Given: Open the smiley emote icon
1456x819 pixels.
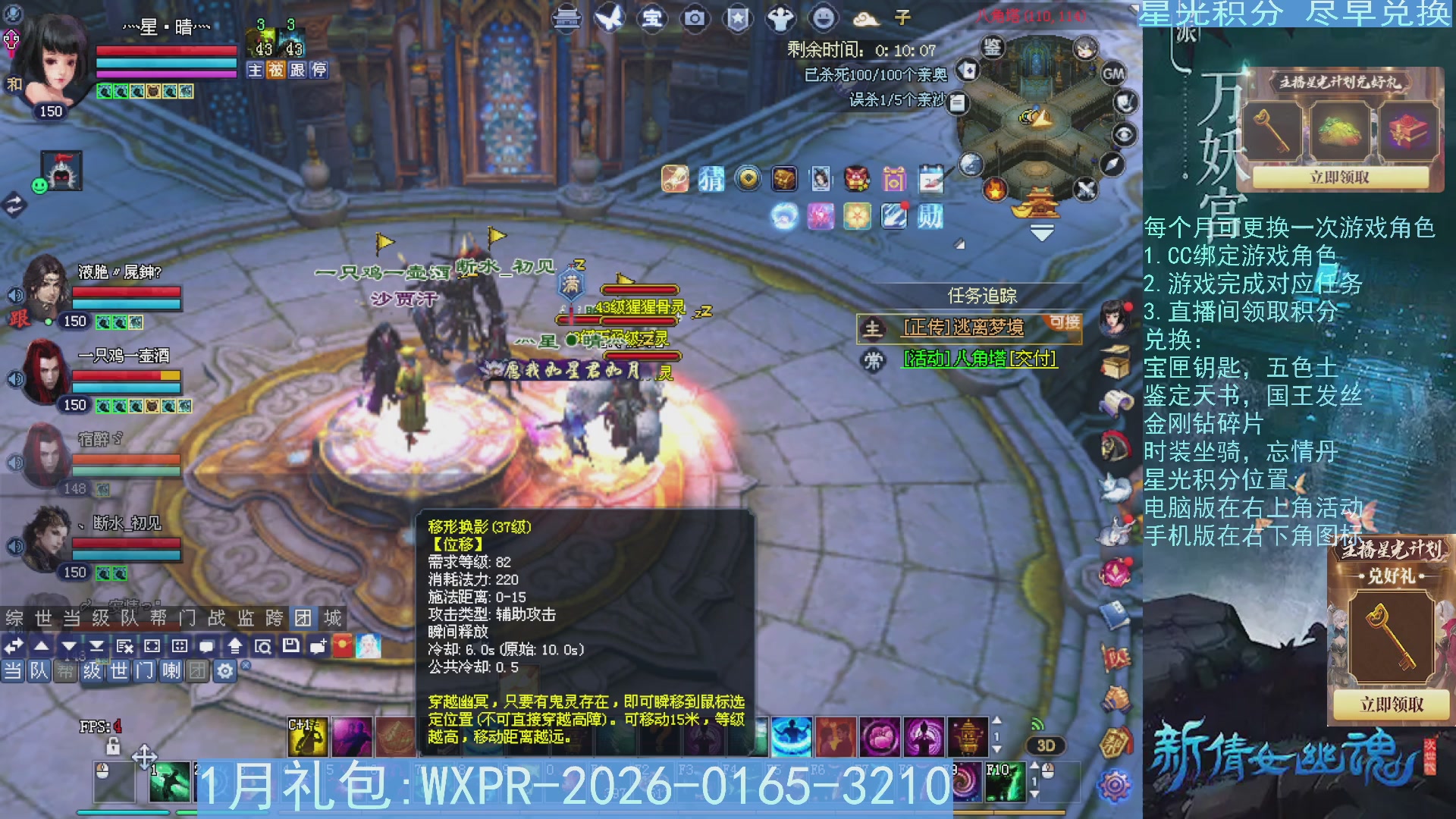Looking at the screenshot, I should coord(823,19).
